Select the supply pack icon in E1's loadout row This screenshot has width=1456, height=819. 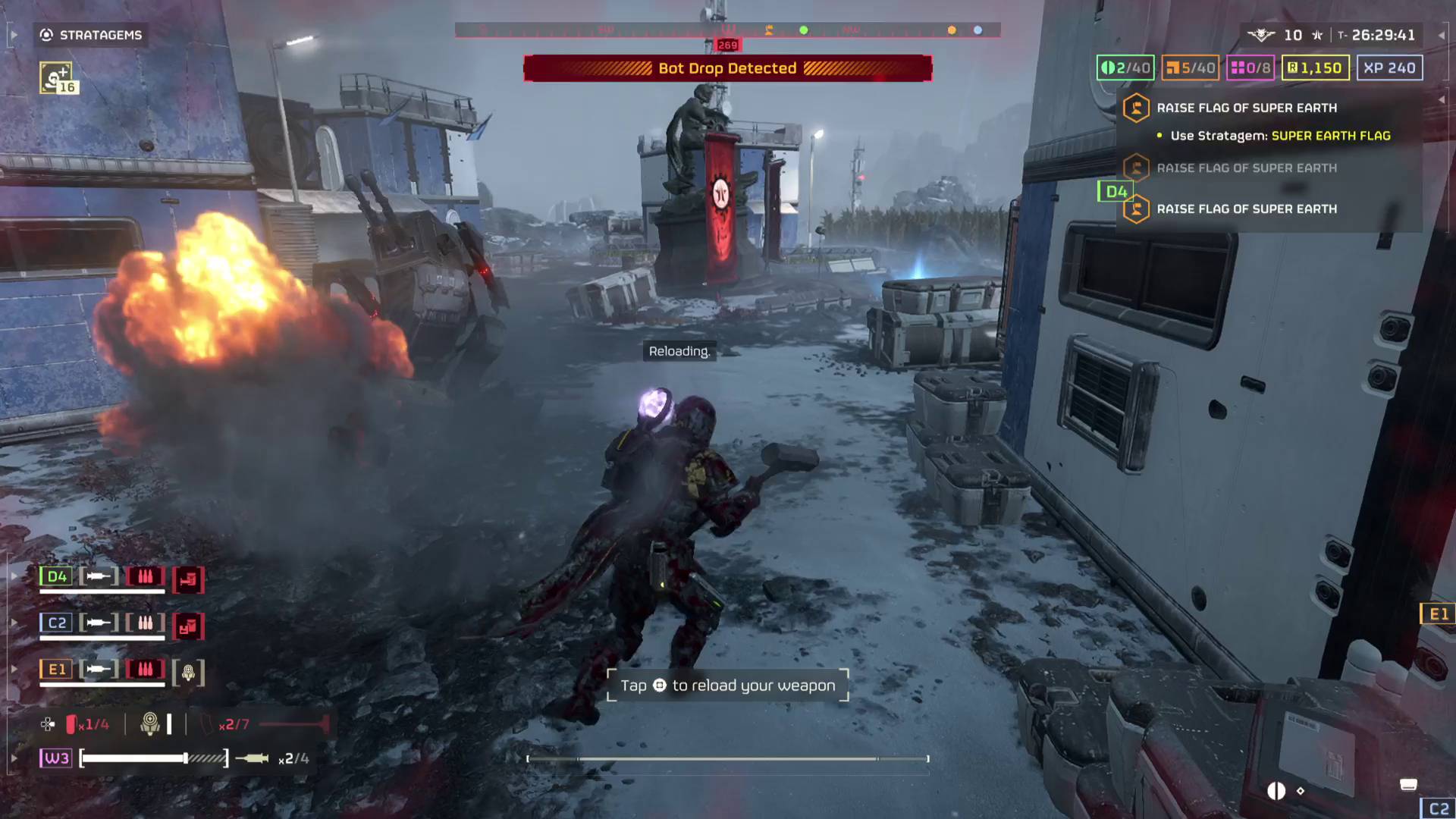[188, 670]
